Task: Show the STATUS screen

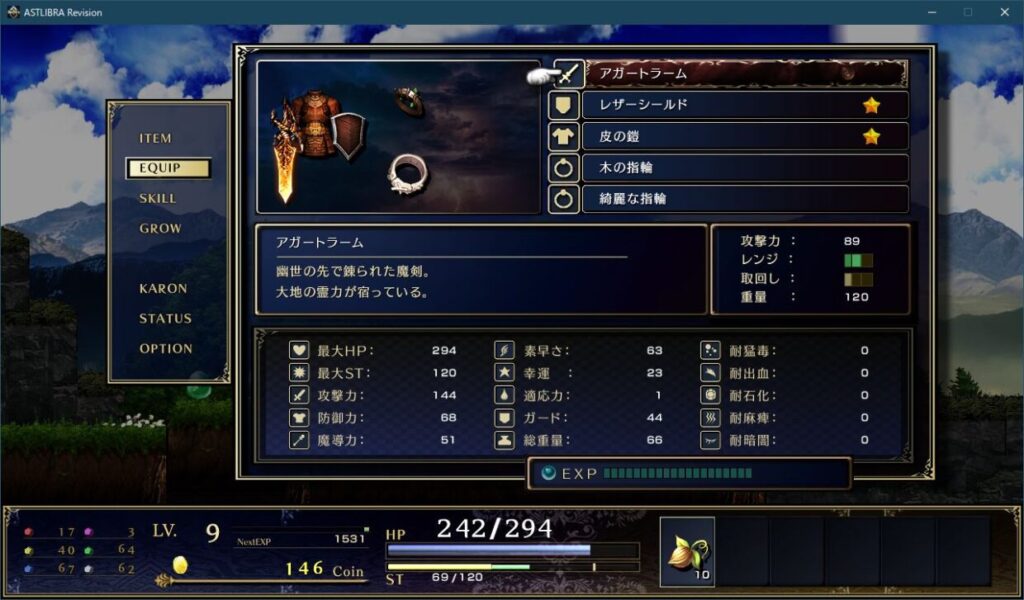Action: point(165,318)
